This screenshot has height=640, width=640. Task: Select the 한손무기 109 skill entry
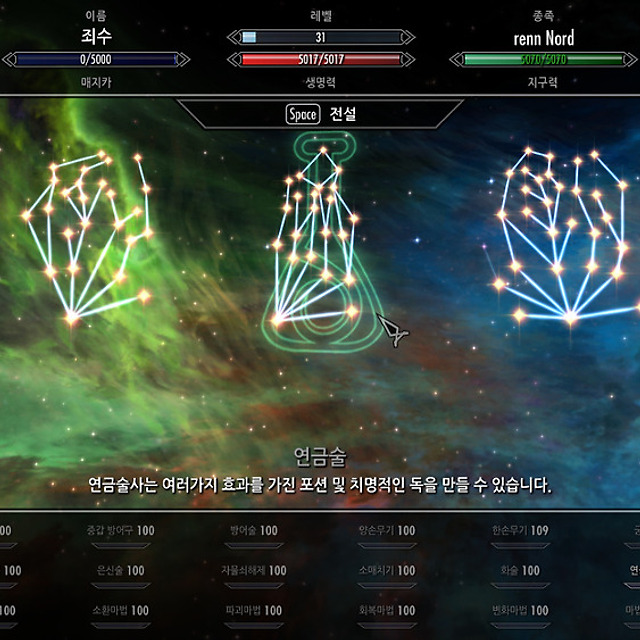pyautogui.click(x=520, y=530)
